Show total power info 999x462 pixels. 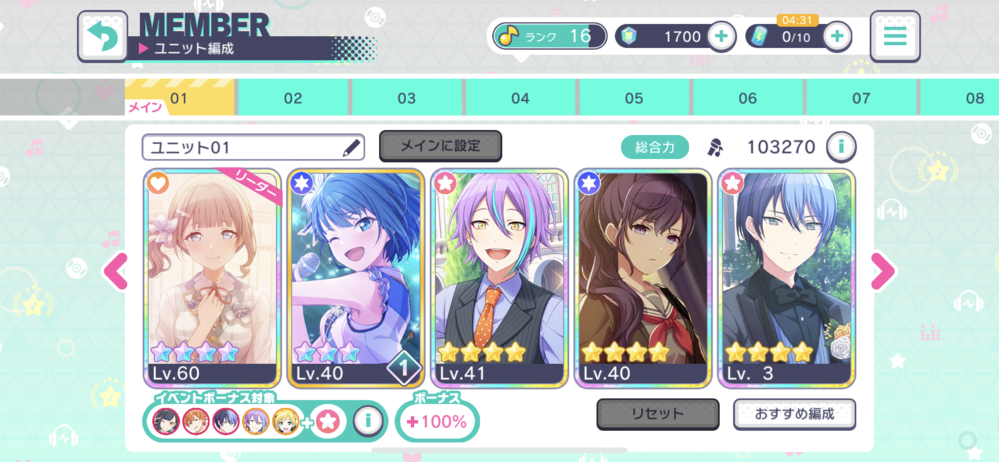[841, 147]
